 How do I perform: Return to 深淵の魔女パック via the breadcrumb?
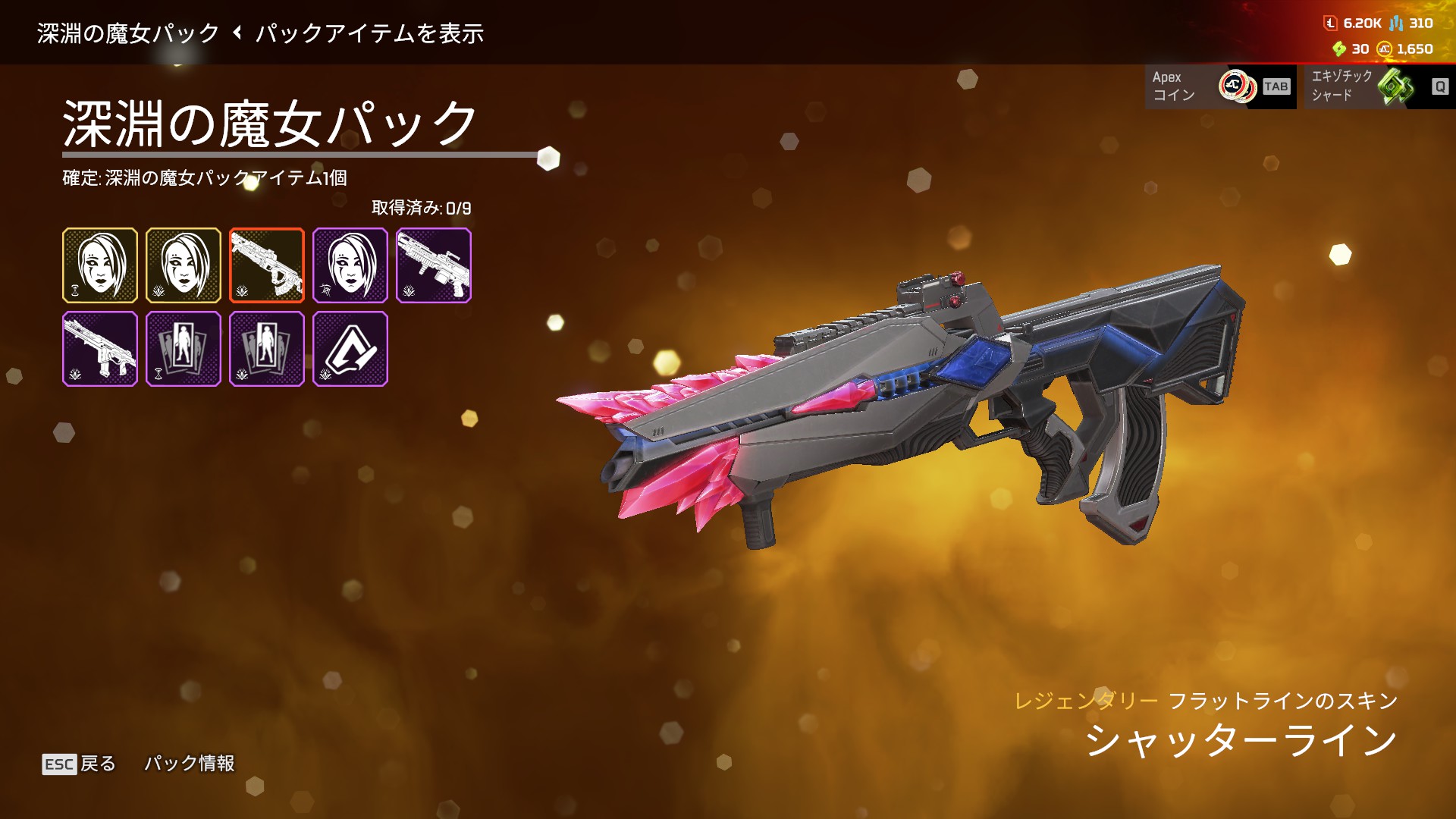coord(128,33)
